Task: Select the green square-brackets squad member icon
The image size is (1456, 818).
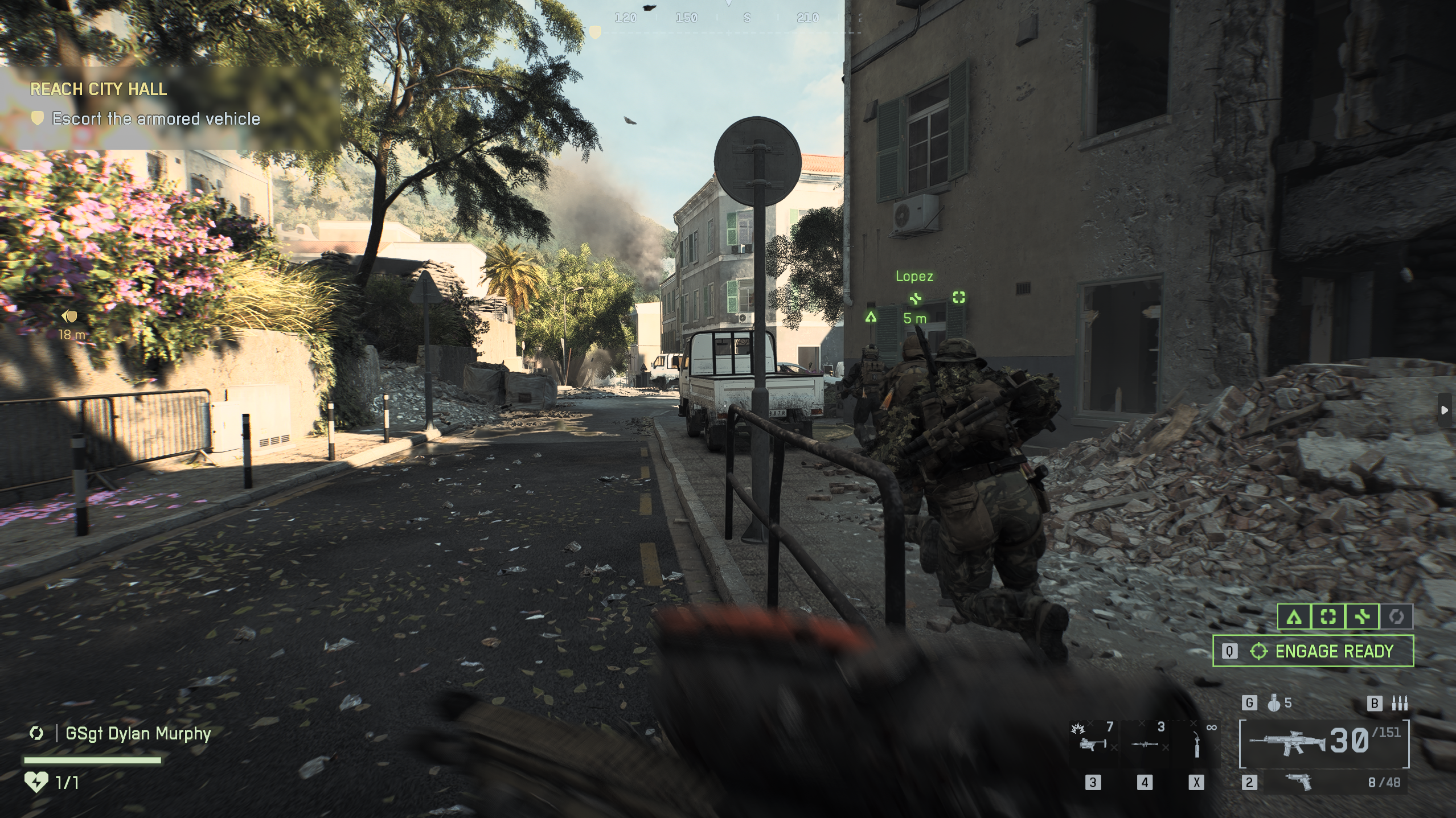Action: click(1328, 617)
